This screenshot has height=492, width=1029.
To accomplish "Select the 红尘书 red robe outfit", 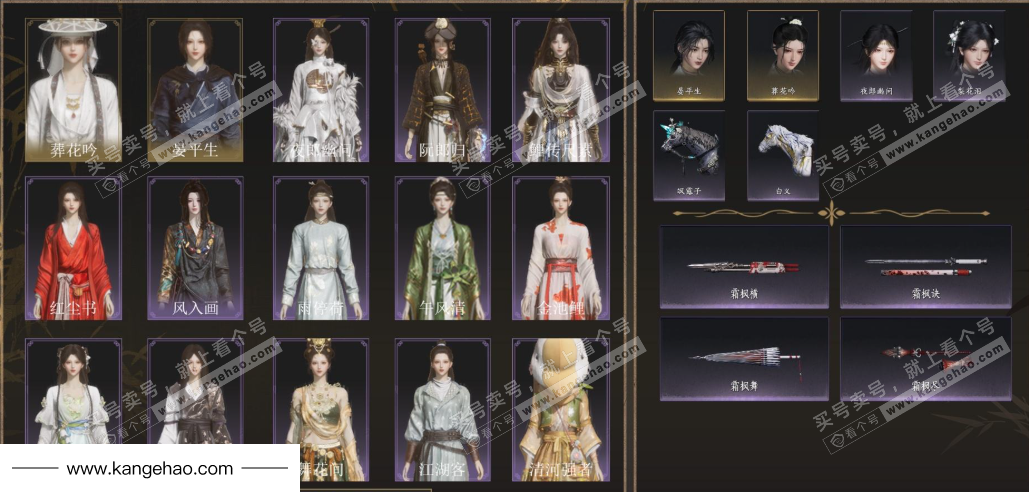I will pyautogui.click(x=73, y=248).
